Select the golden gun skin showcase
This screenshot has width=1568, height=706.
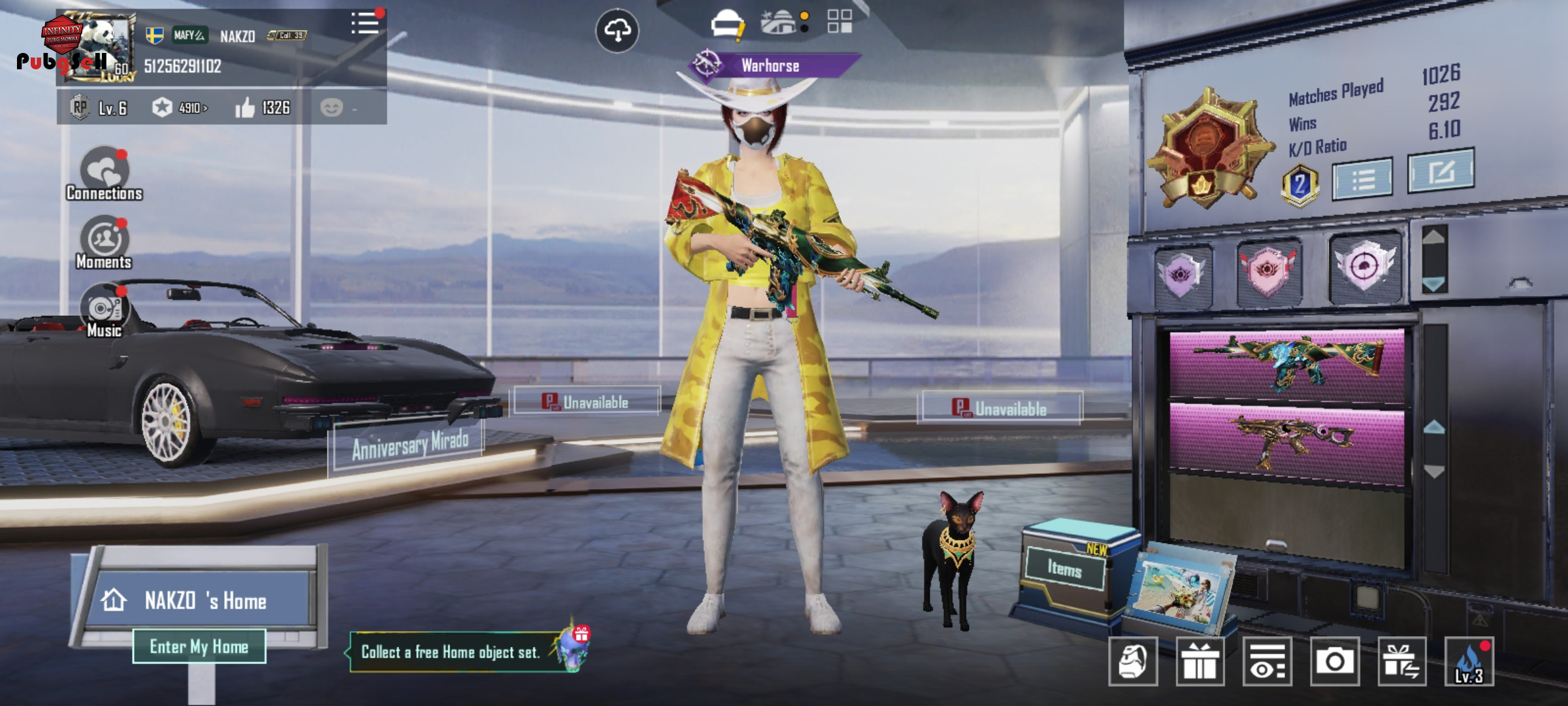1286,443
